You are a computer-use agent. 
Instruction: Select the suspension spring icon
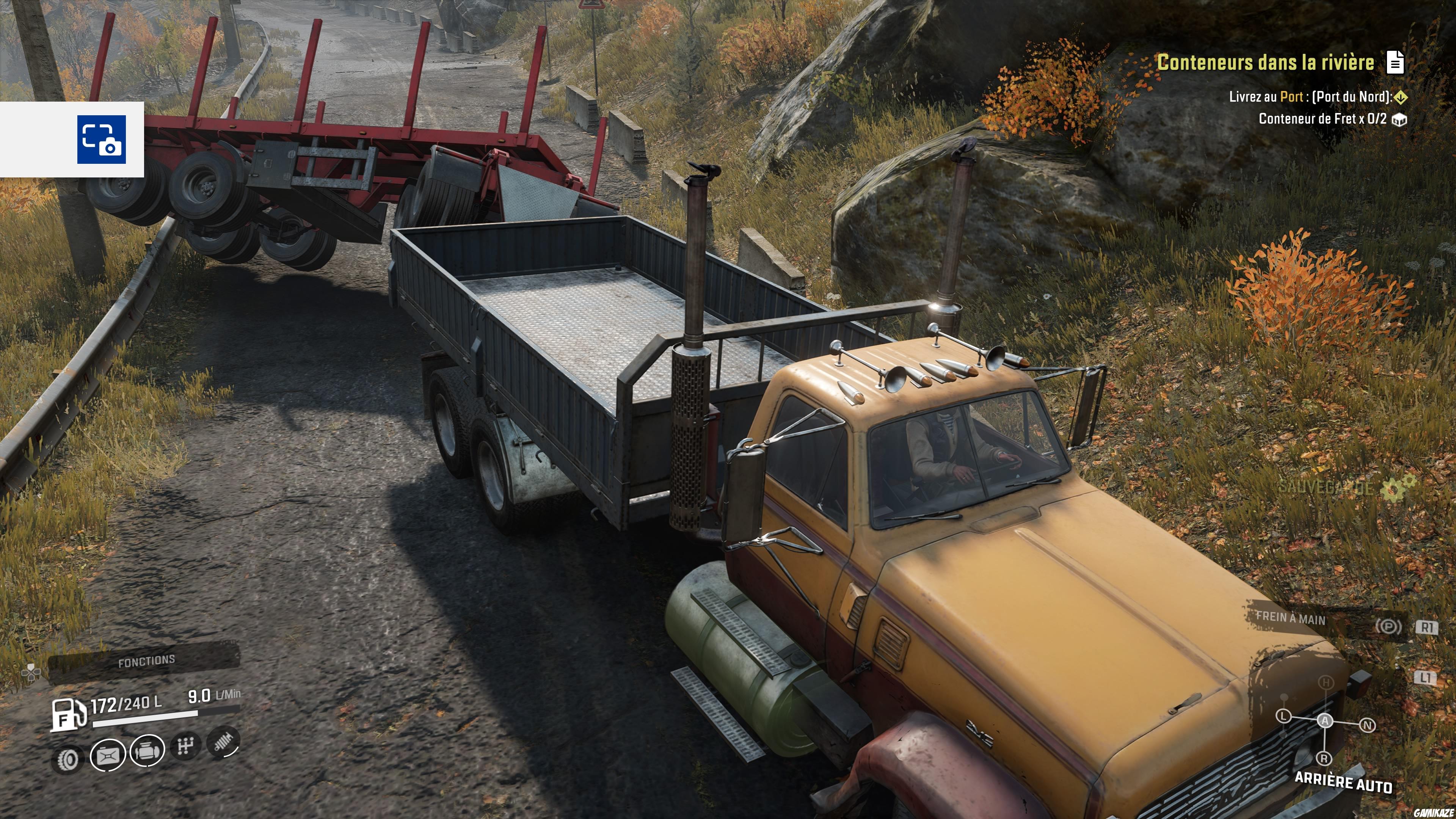[224, 741]
